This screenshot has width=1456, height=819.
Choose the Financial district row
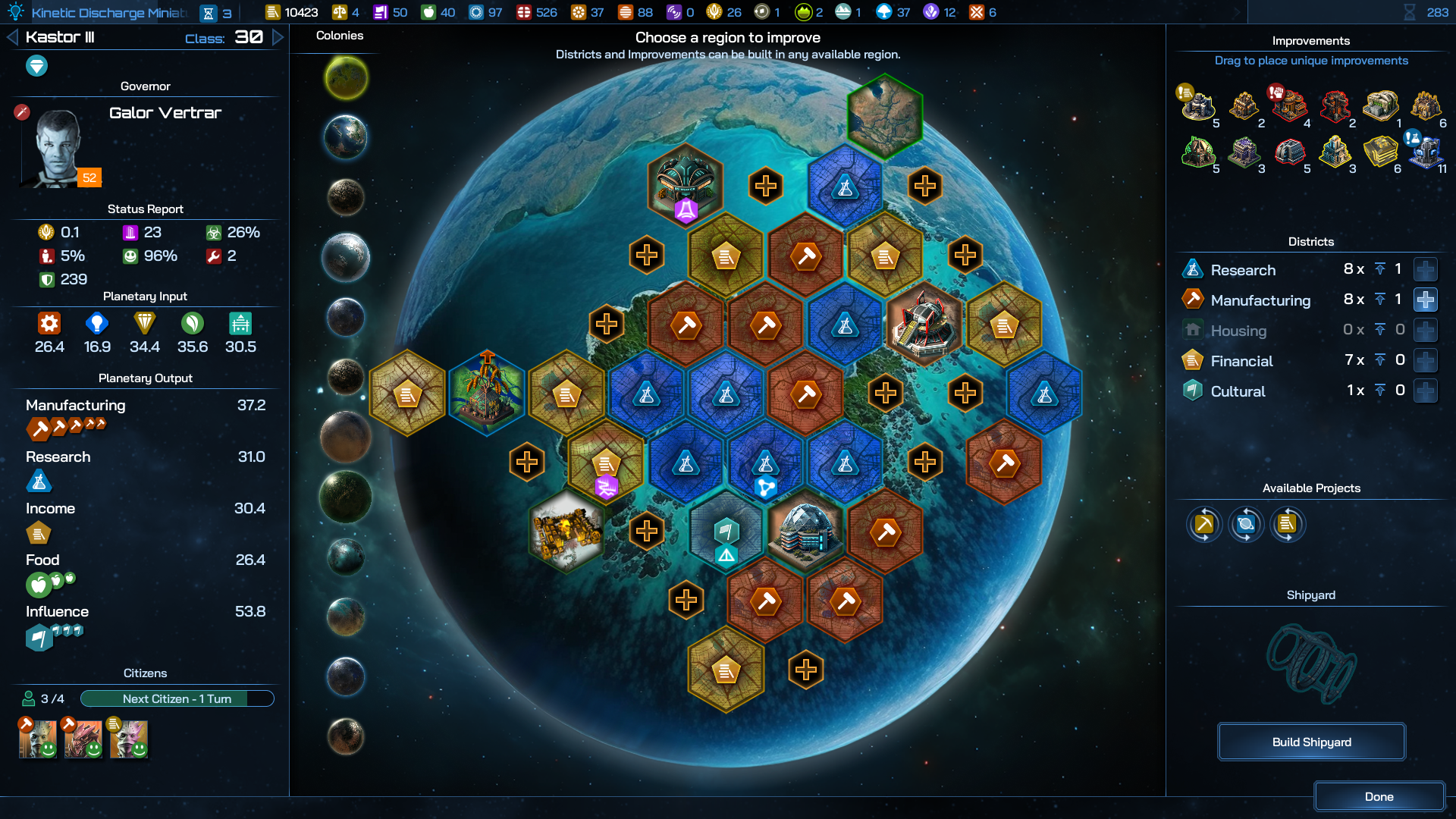tap(1241, 361)
